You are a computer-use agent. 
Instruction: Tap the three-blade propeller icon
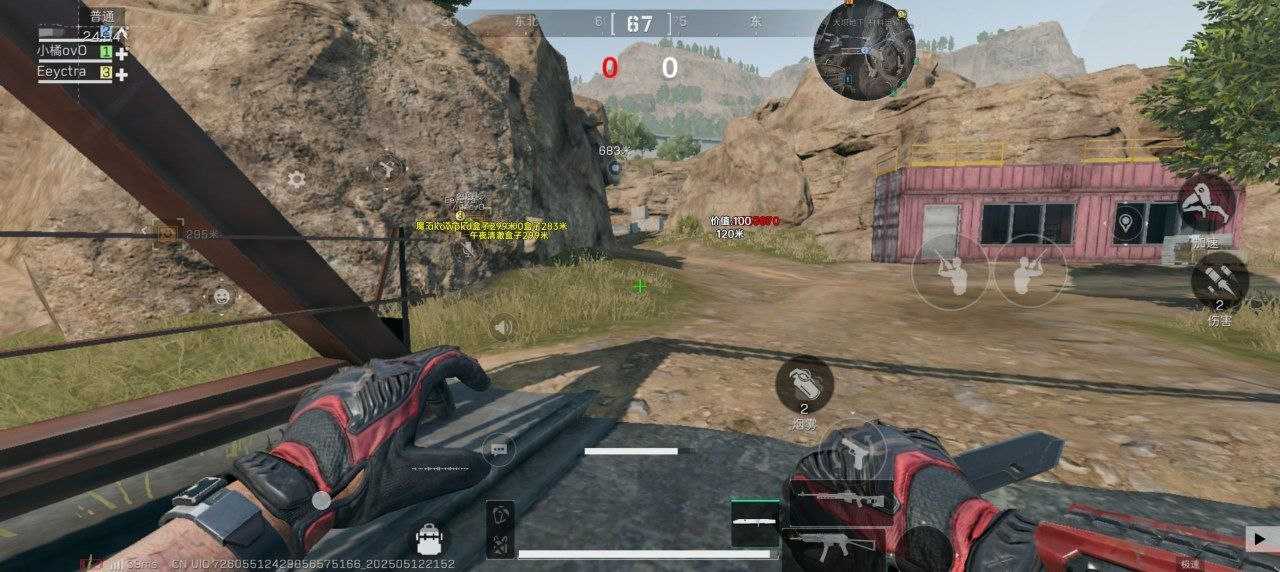pos(386,169)
